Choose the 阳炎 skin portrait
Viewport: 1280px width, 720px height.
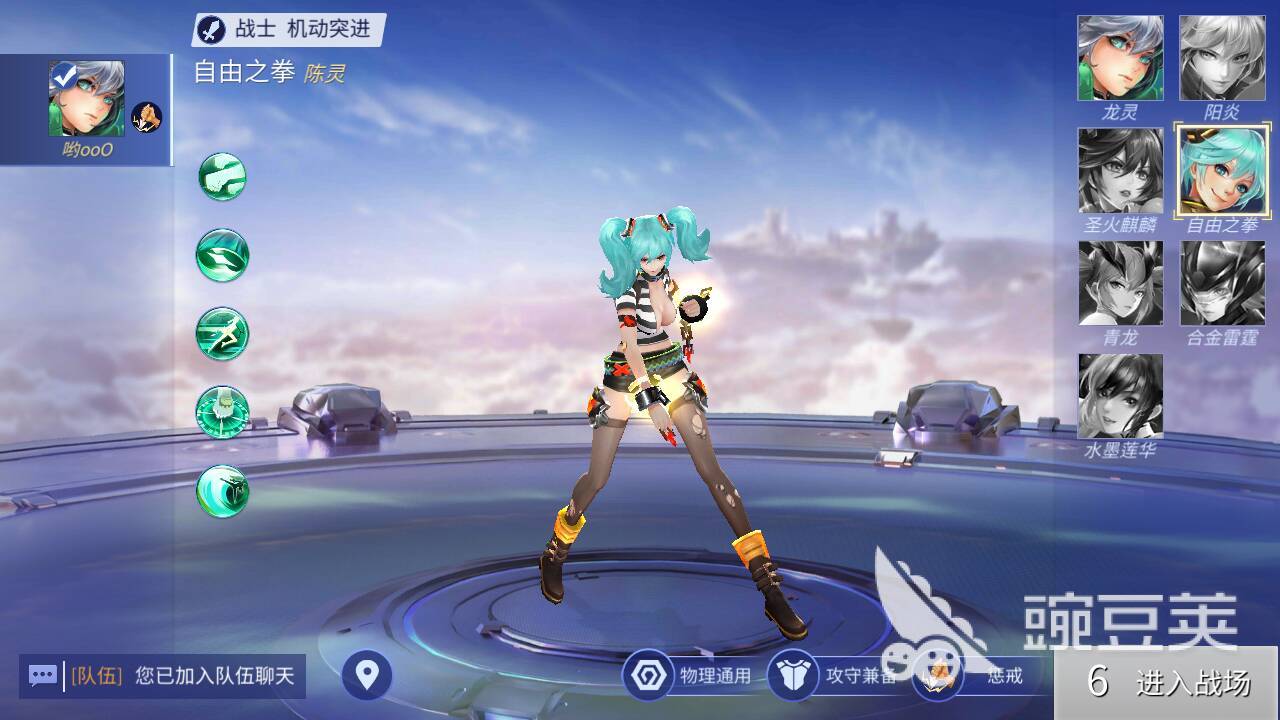(x=1222, y=58)
